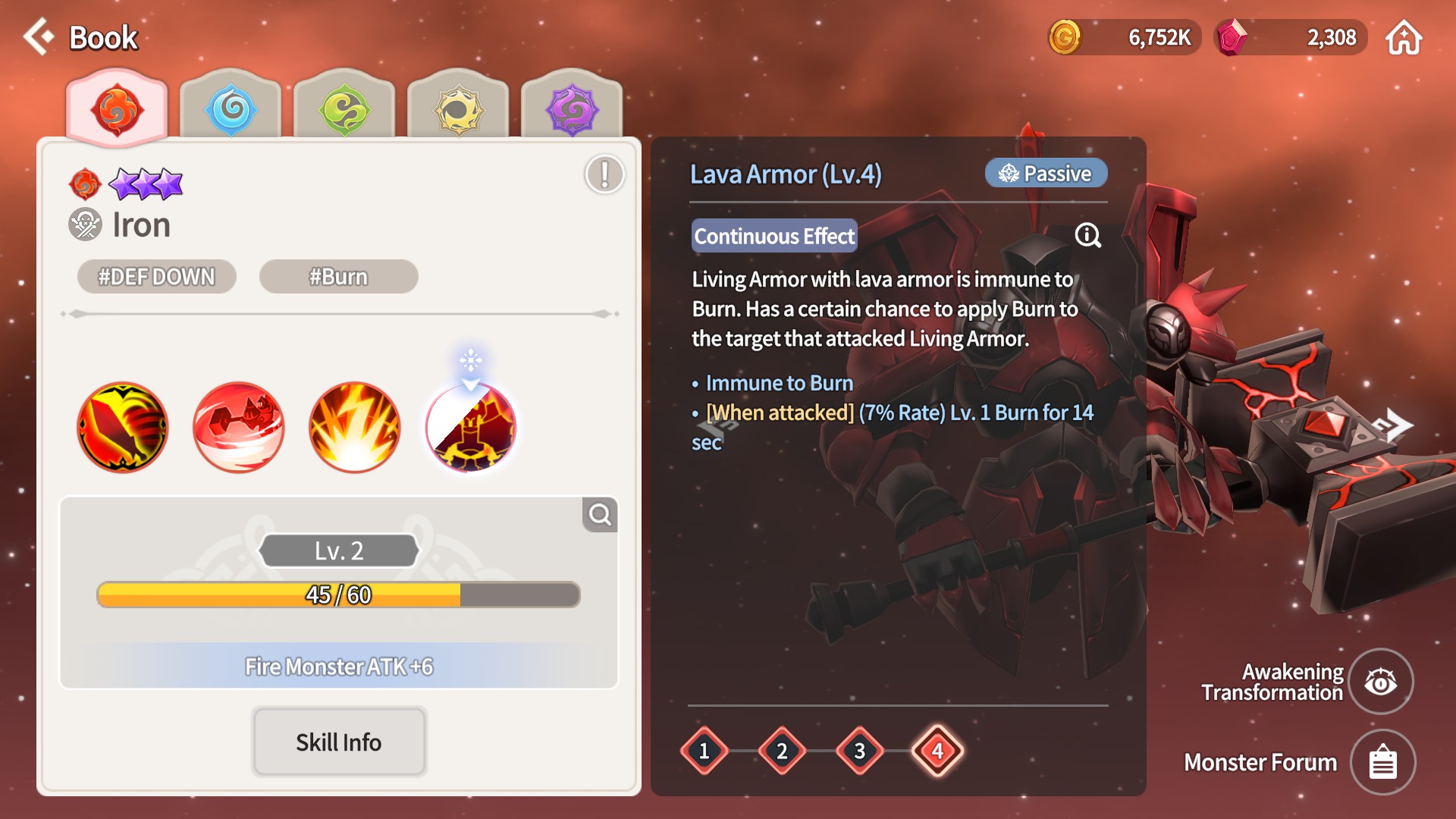Image resolution: width=1456 pixels, height=819 pixels.
Task: Open the Monster Forum
Action: [1382, 762]
